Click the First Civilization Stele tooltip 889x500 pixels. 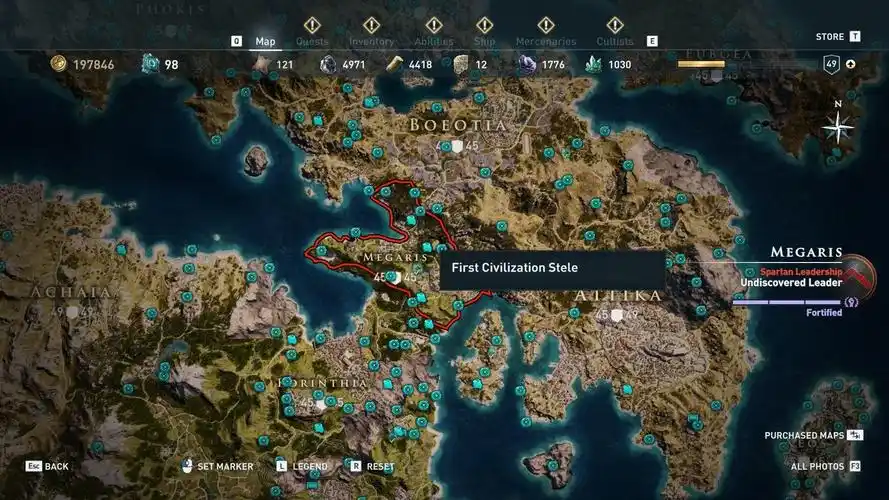552,268
